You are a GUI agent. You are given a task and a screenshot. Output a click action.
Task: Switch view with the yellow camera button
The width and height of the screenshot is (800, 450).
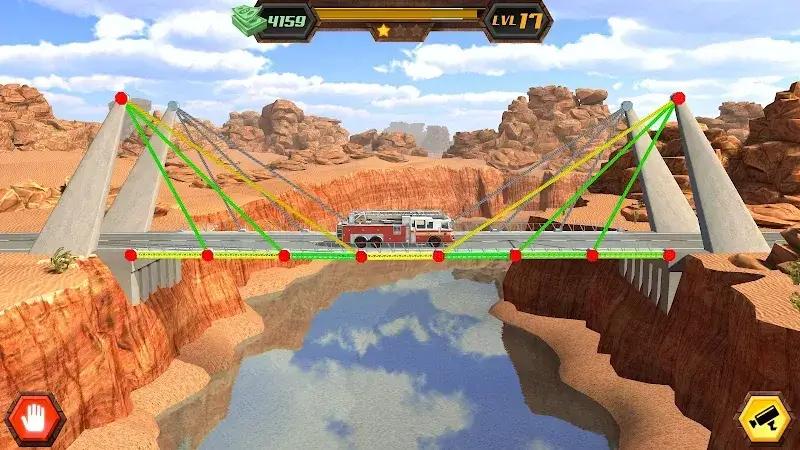pos(765,418)
